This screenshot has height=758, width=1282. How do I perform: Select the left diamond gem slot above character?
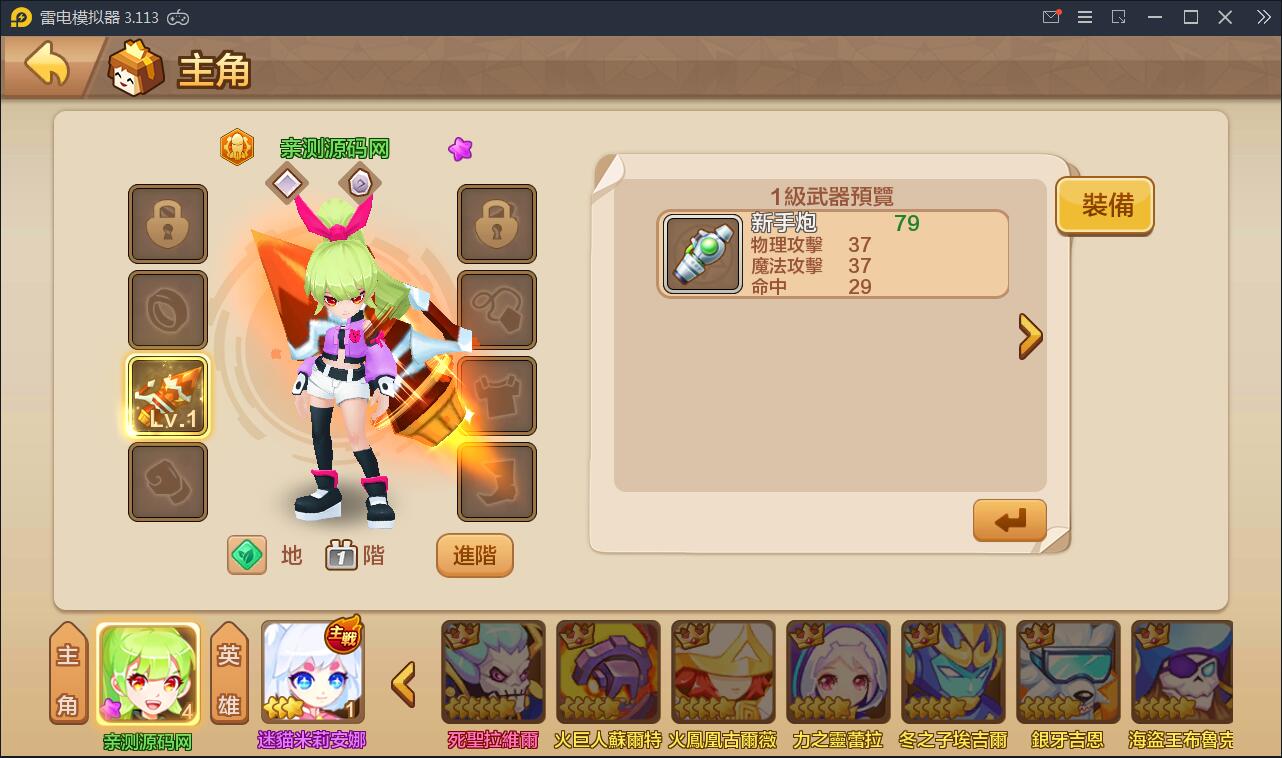coord(287,183)
